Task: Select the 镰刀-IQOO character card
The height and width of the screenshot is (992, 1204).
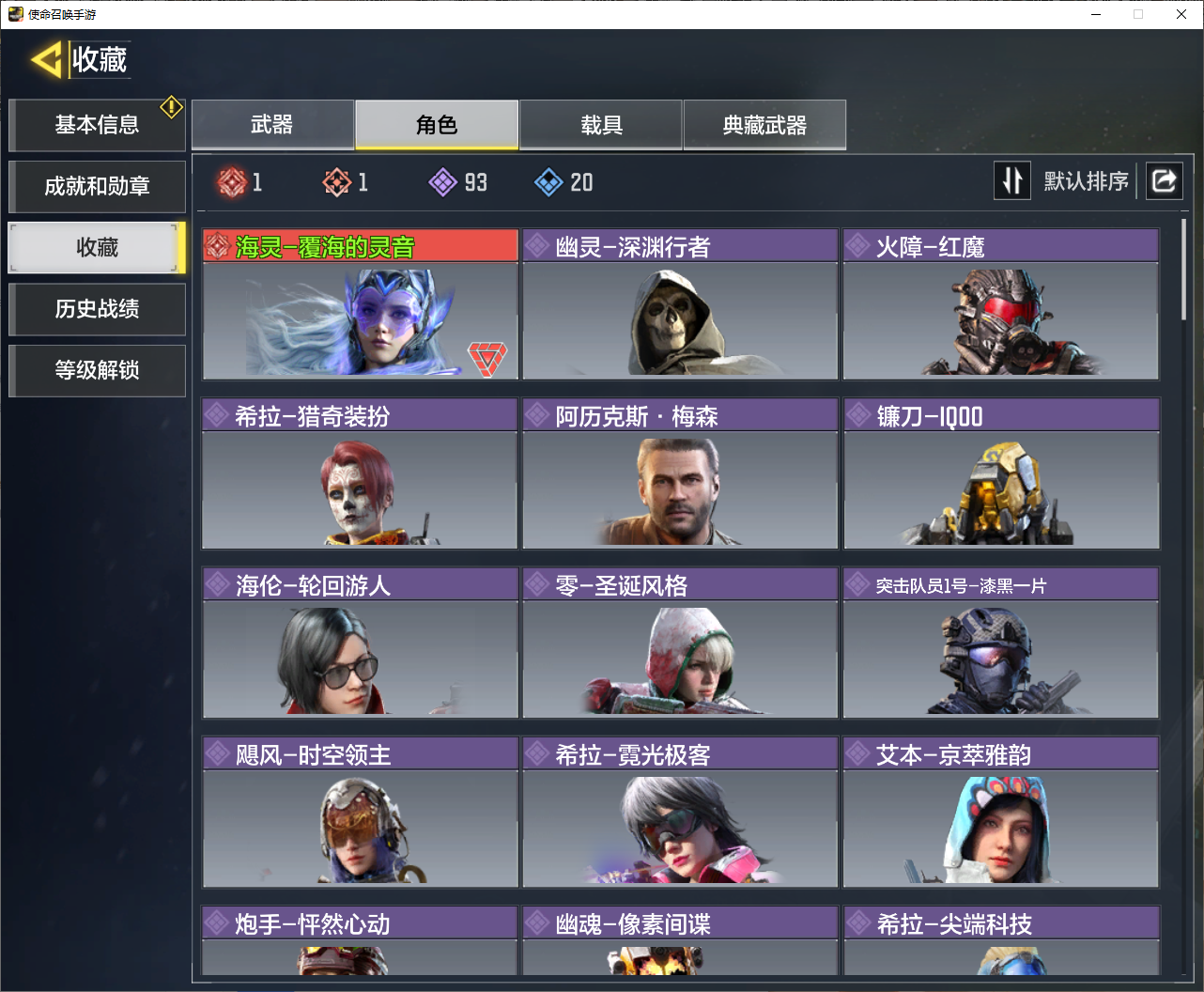Action: click(x=1000, y=474)
